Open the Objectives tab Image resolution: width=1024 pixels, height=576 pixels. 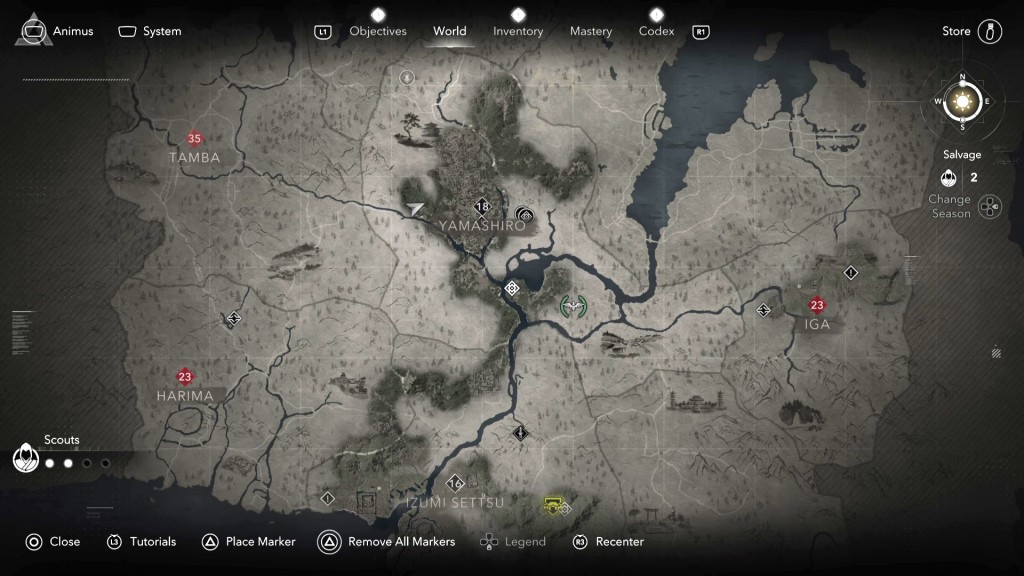(378, 31)
